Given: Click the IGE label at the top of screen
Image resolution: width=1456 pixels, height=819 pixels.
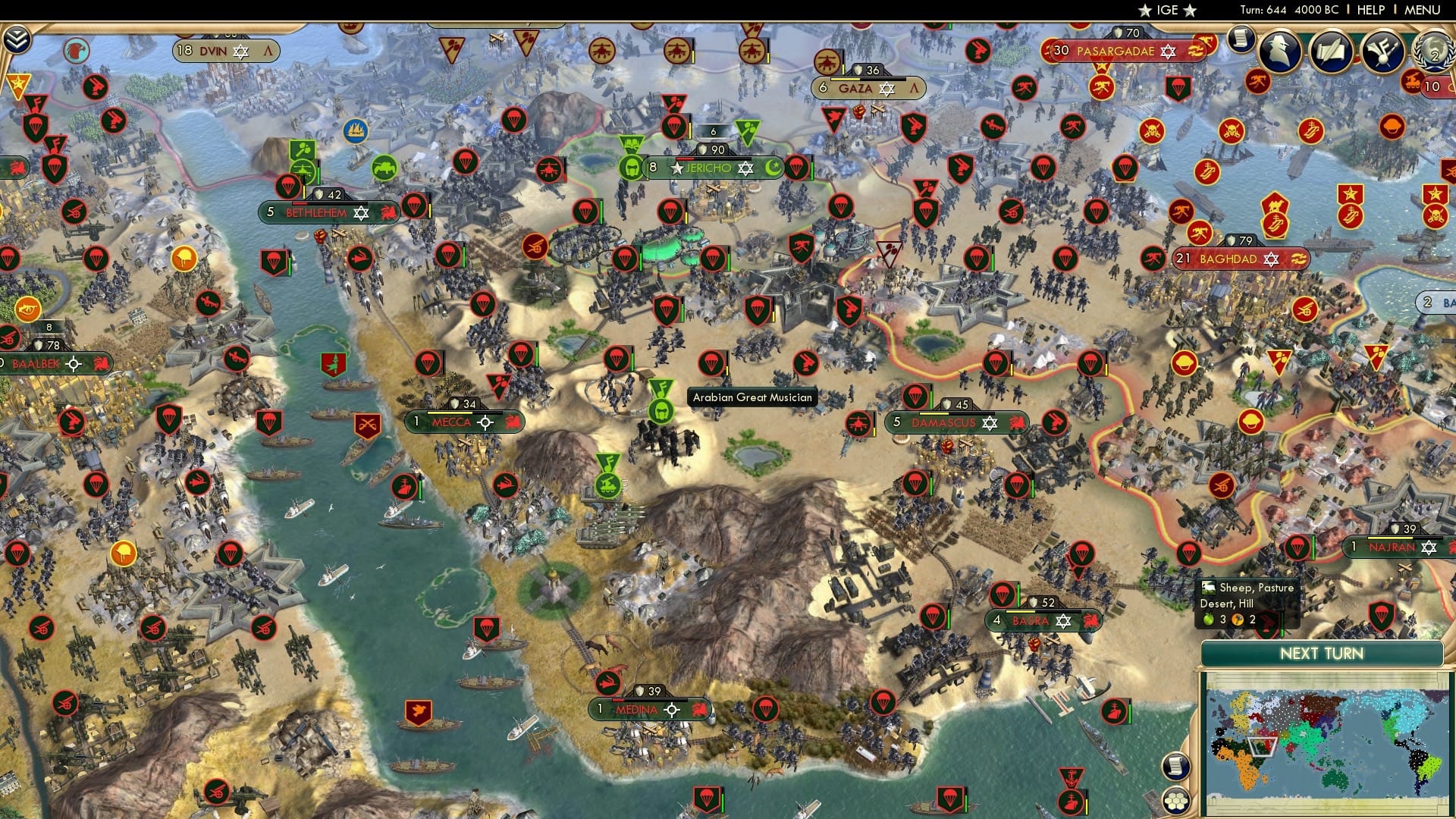Looking at the screenshot, I should (x=1168, y=10).
